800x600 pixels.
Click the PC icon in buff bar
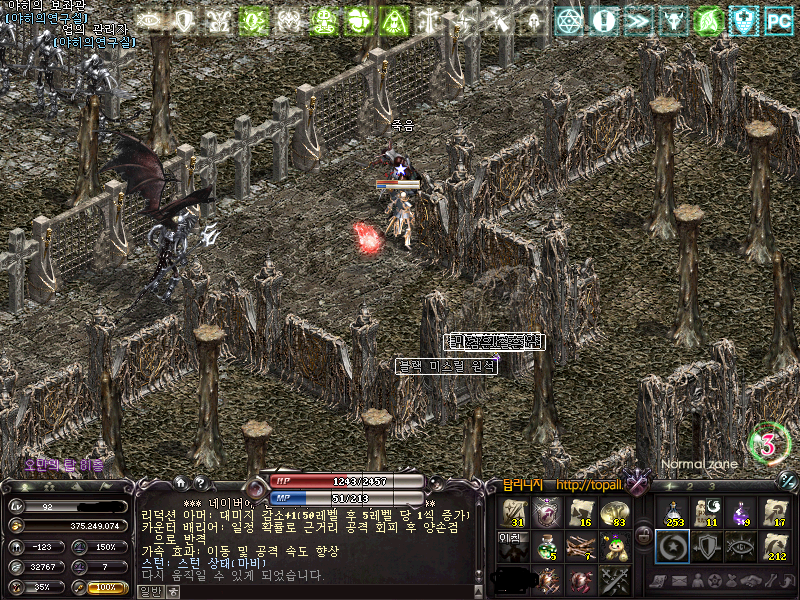point(778,19)
